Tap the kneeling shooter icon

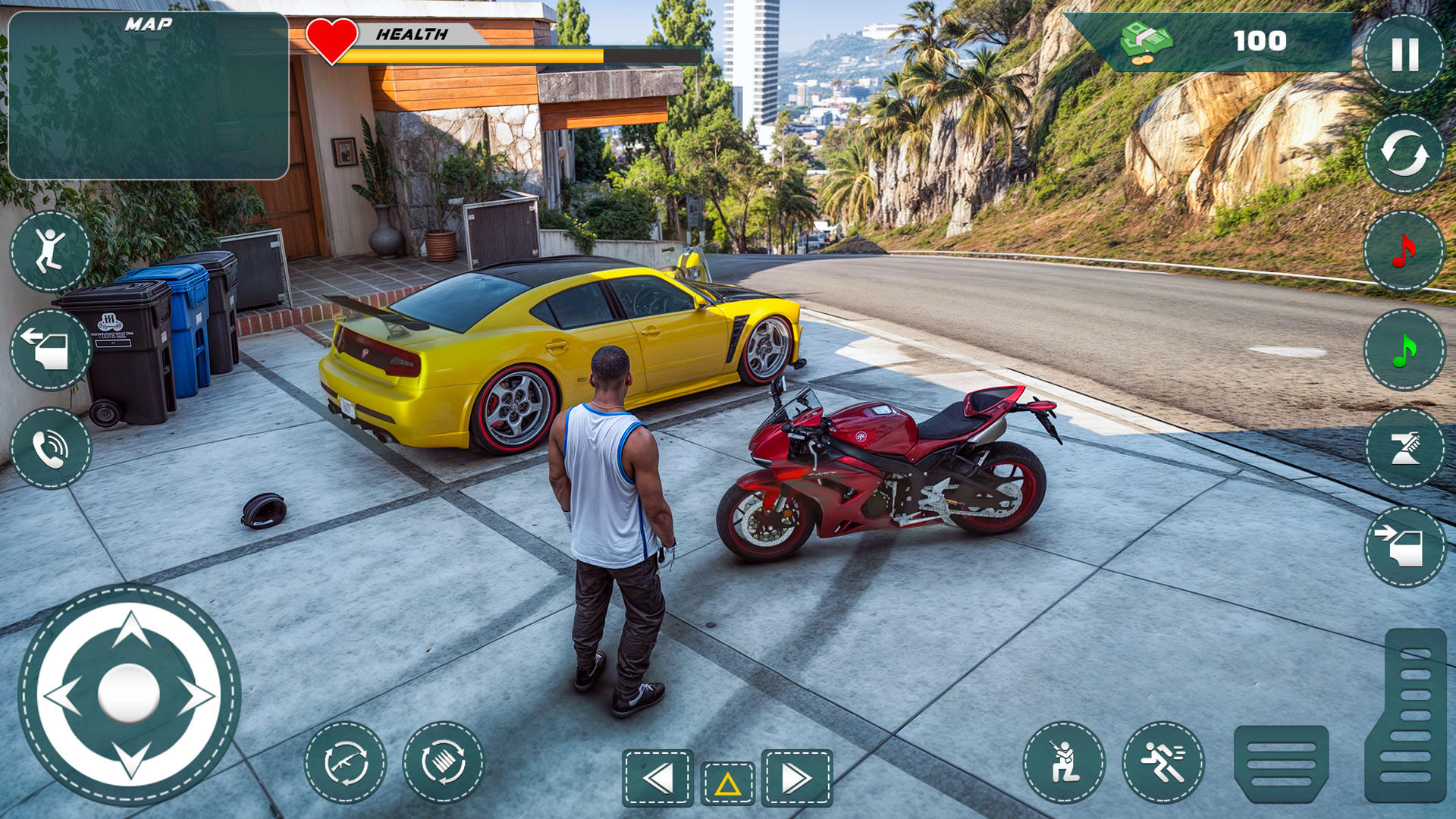tap(1064, 762)
